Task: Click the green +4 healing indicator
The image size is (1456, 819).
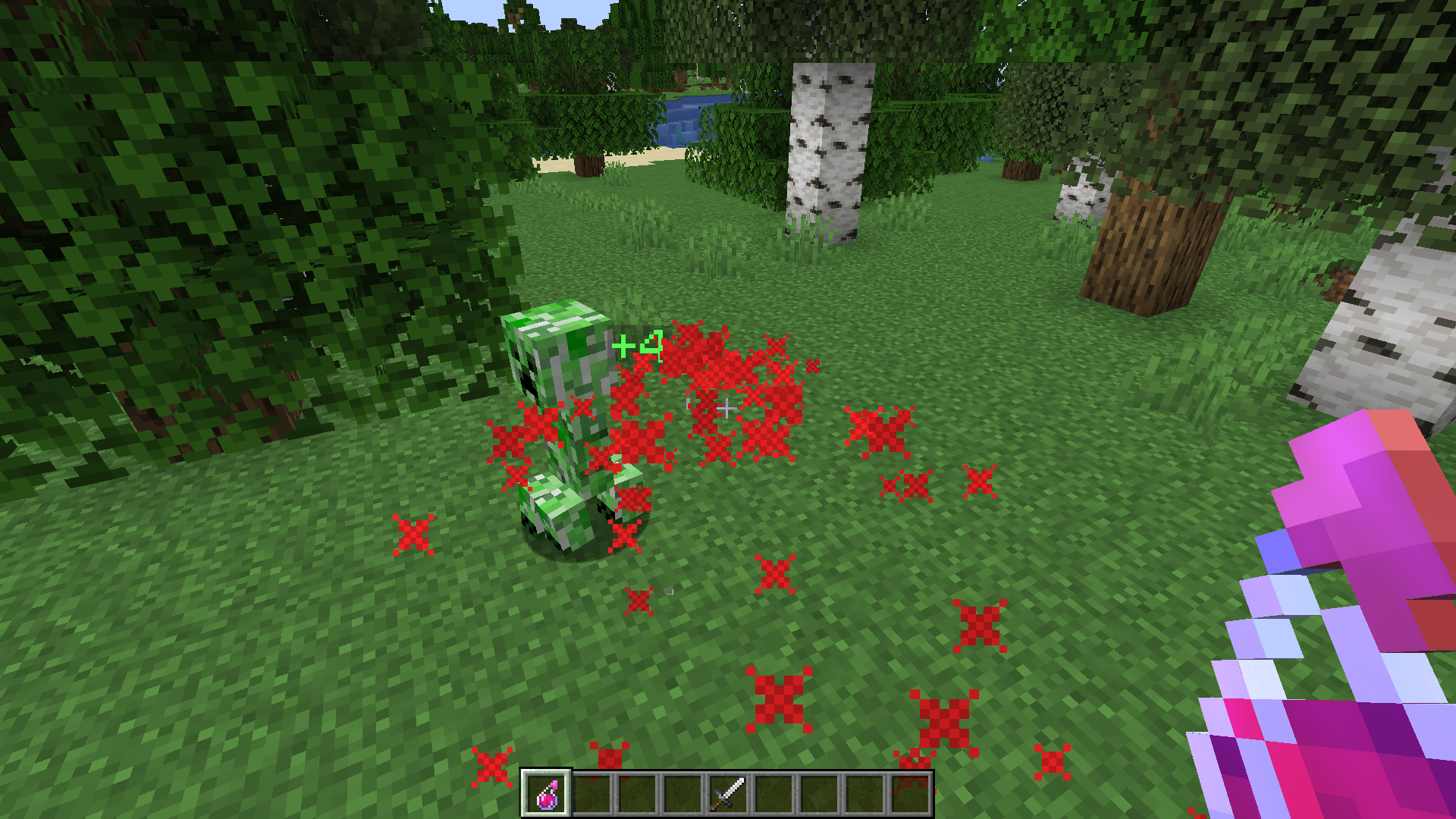Action: point(639,345)
